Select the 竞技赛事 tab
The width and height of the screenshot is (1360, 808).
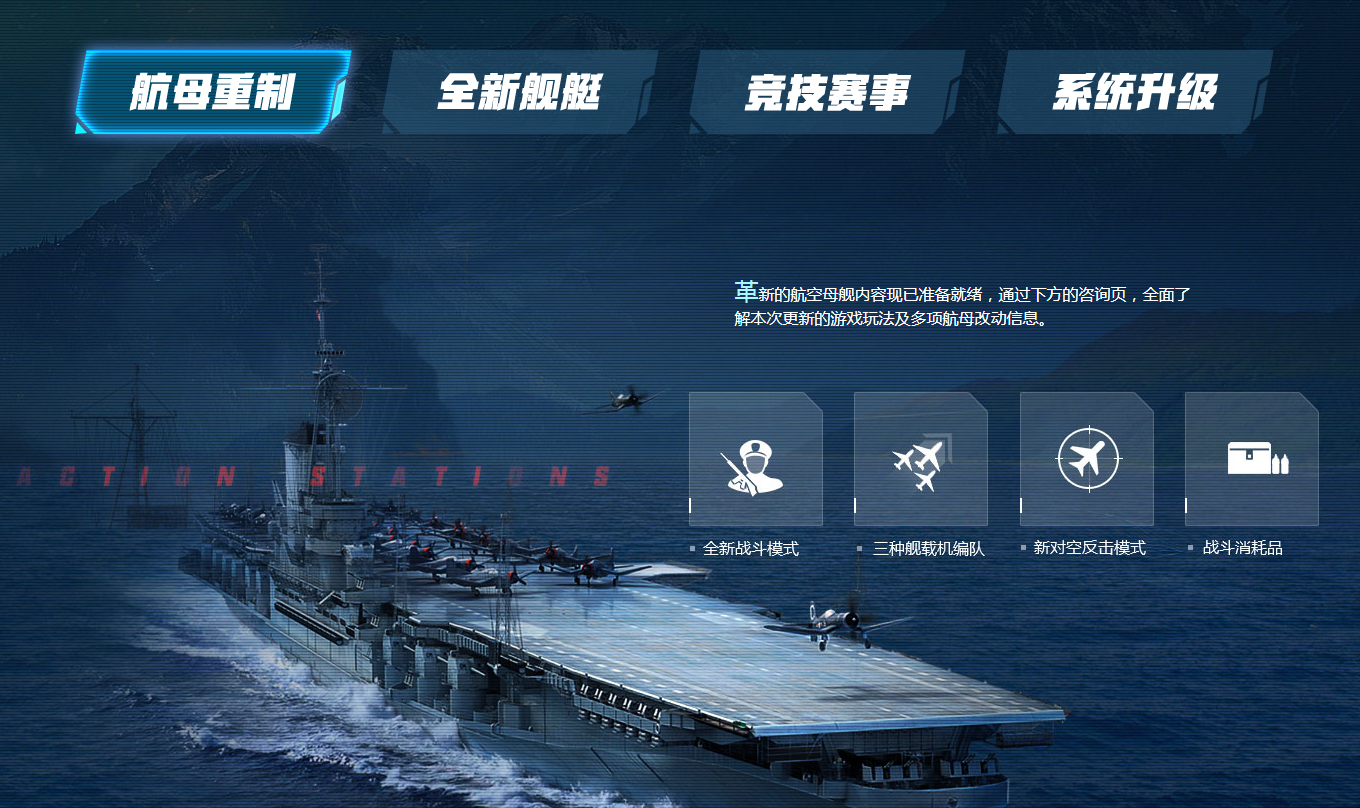pos(827,92)
